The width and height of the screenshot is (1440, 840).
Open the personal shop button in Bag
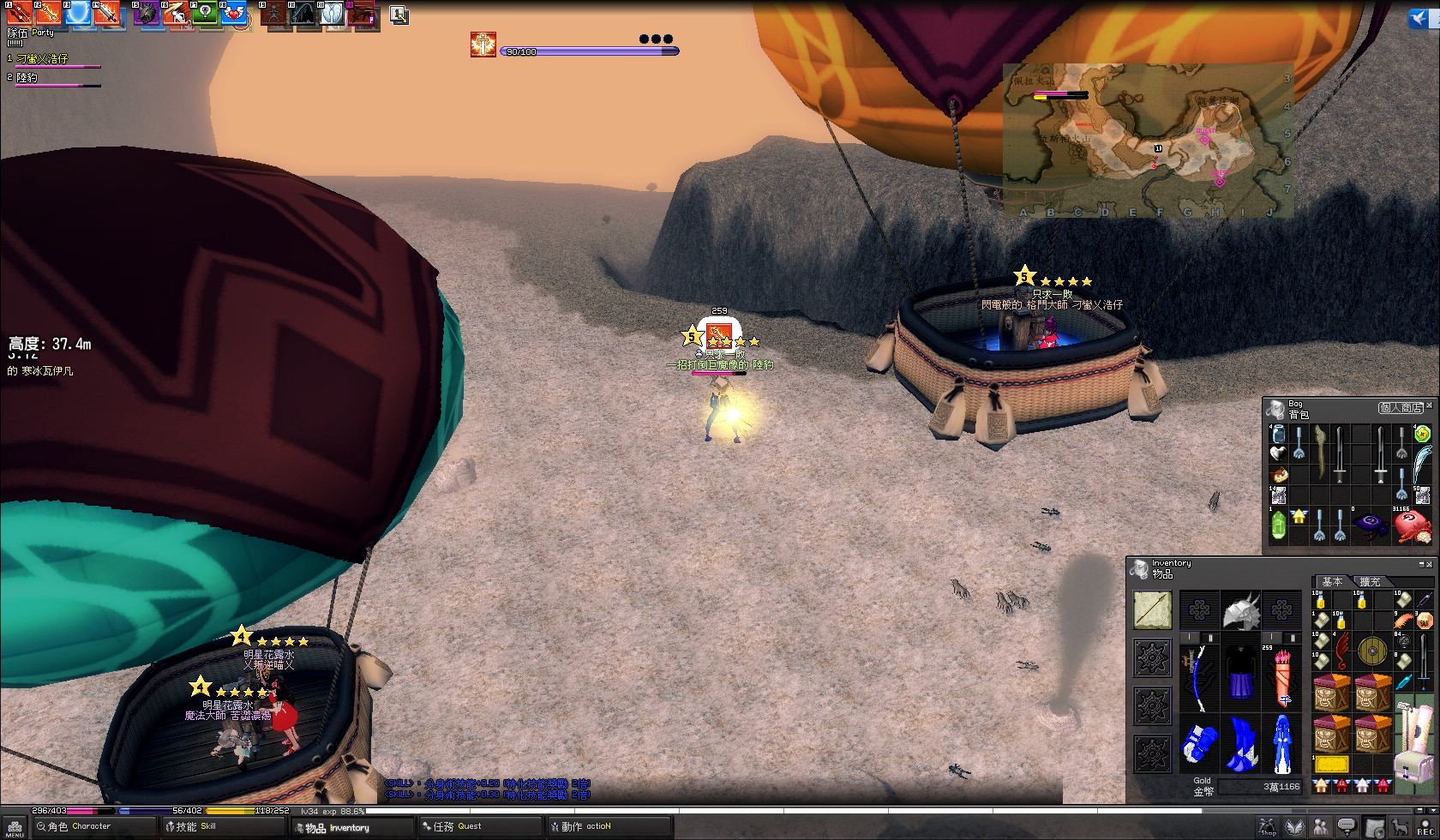[x=1401, y=408]
